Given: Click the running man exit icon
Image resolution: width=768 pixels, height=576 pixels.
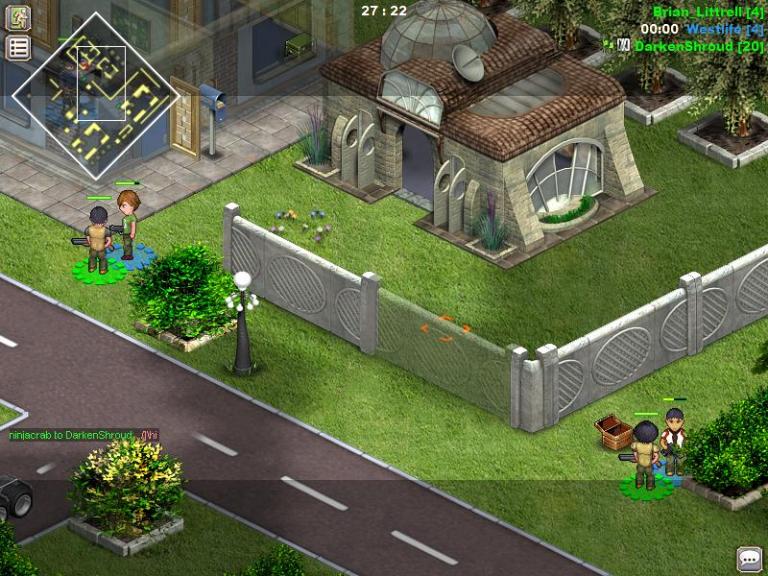Looking at the screenshot, I should click(18, 18).
